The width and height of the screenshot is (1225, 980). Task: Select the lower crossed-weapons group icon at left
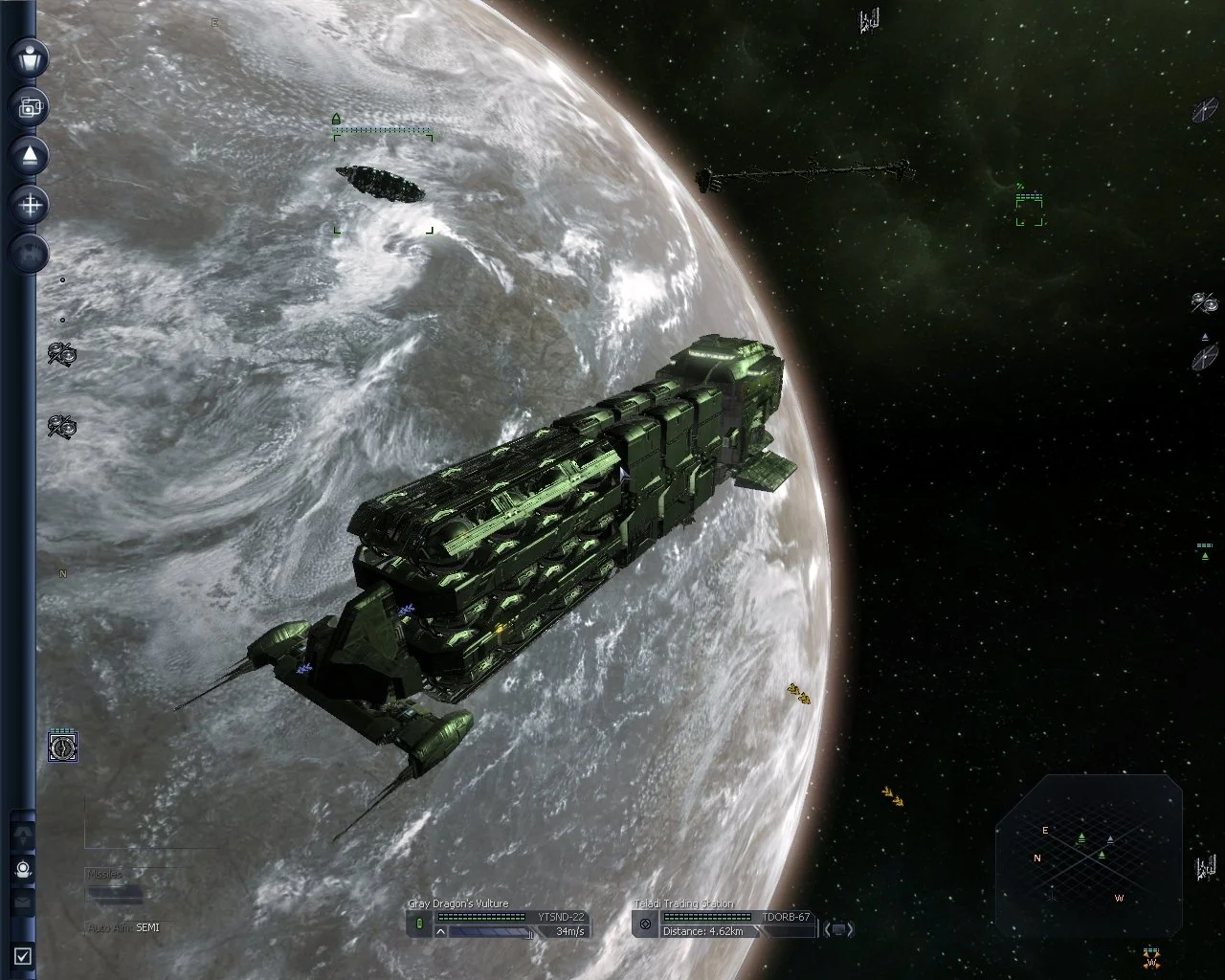pyautogui.click(x=62, y=425)
